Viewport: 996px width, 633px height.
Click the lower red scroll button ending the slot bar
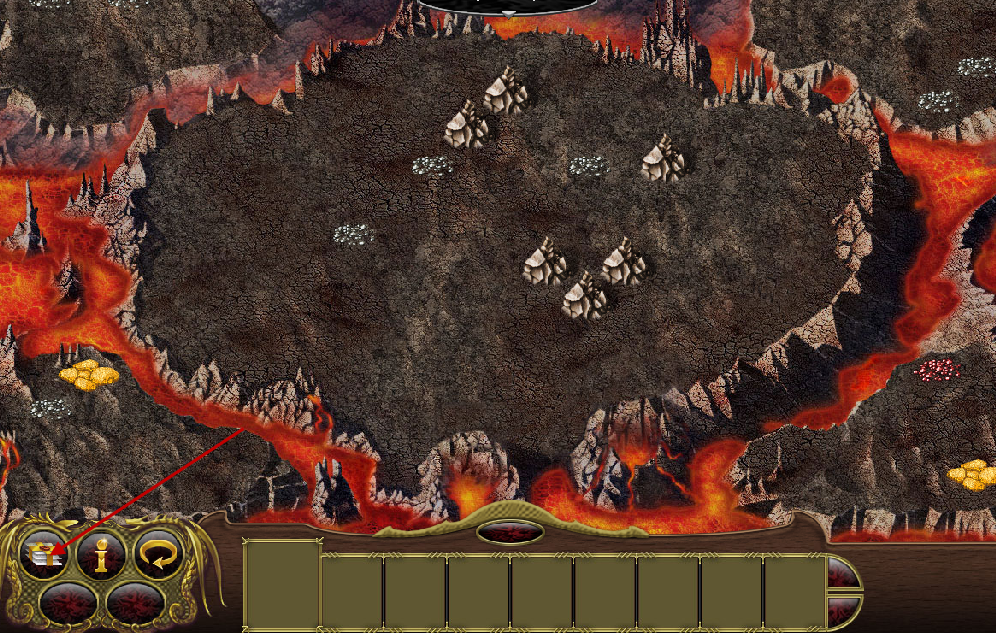(x=842, y=609)
